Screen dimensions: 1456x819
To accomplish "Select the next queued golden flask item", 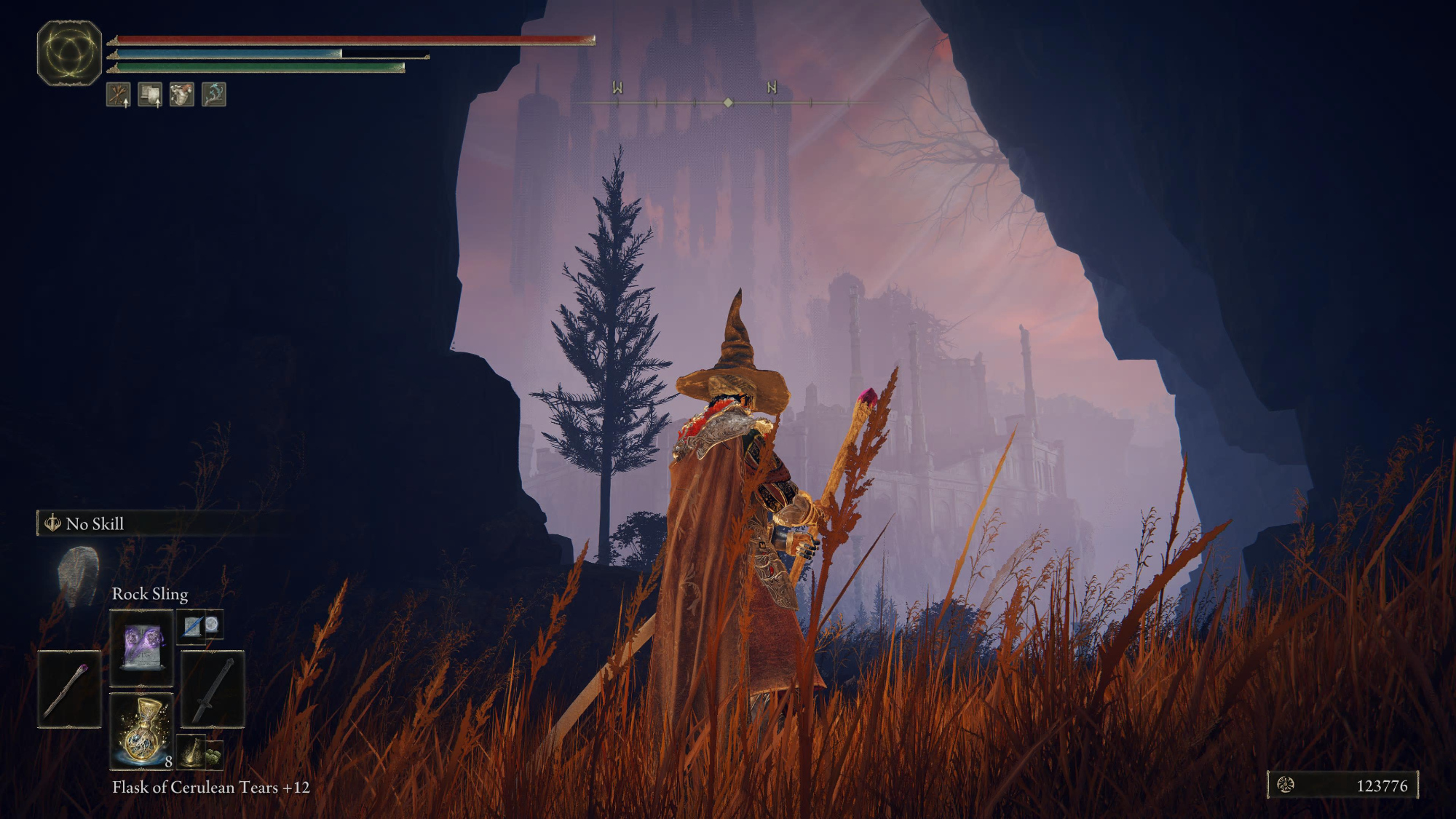I will (x=192, y=753).
